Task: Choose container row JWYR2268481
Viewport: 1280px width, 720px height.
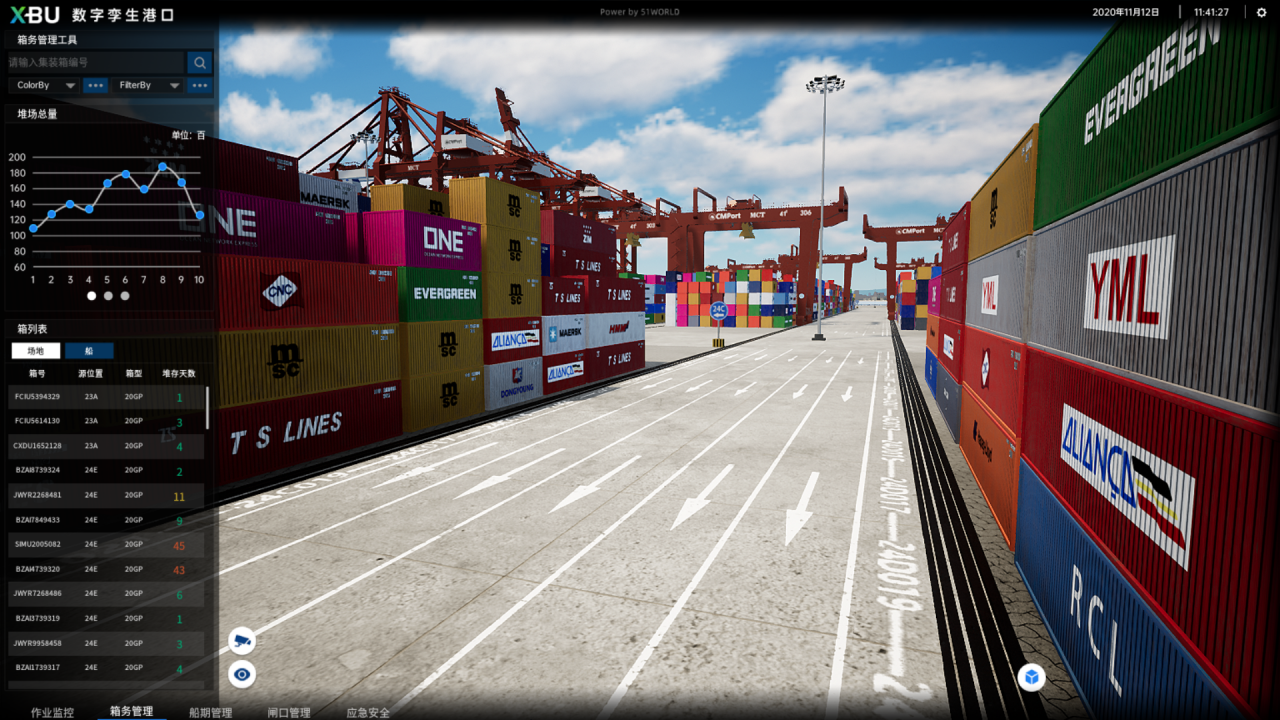Action: [x=106, y=495]
